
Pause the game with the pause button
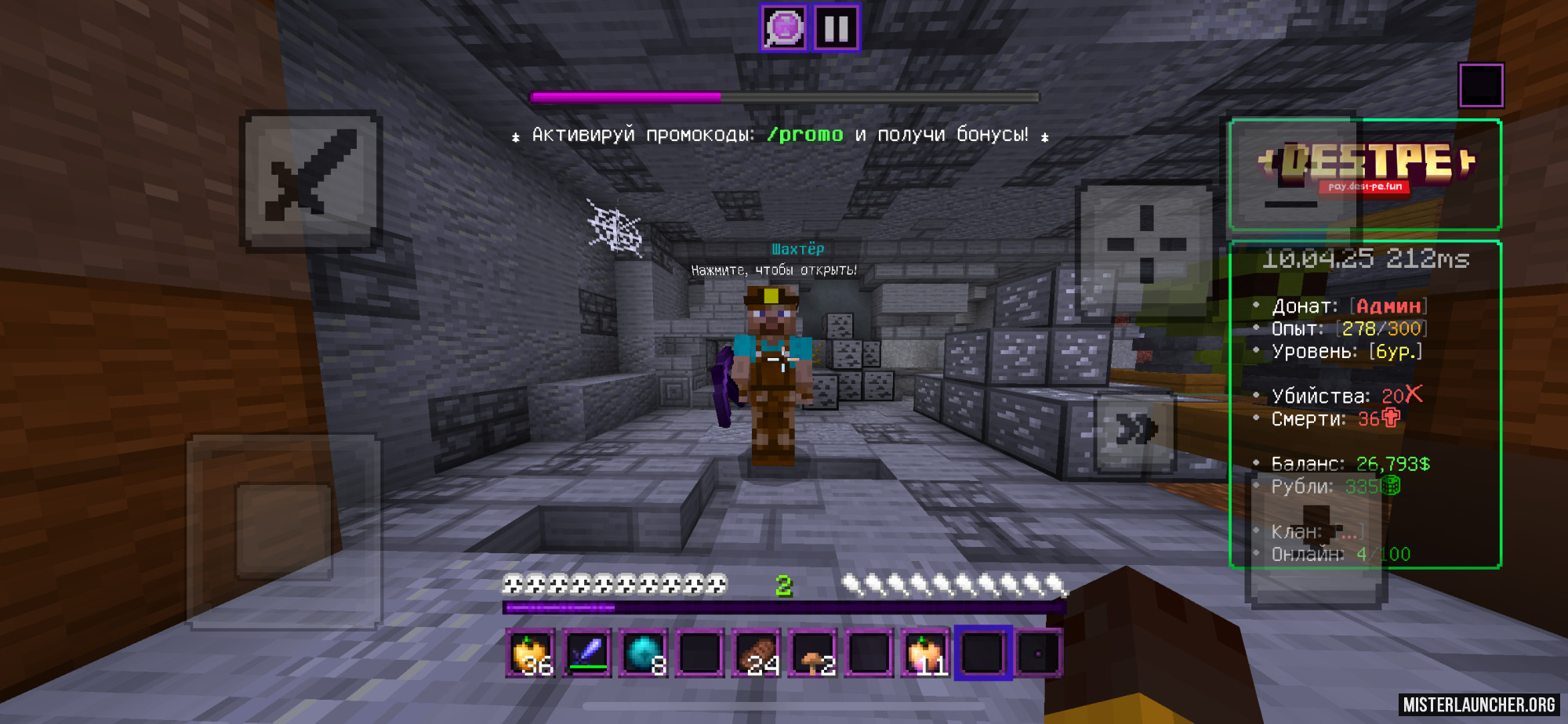837,28
